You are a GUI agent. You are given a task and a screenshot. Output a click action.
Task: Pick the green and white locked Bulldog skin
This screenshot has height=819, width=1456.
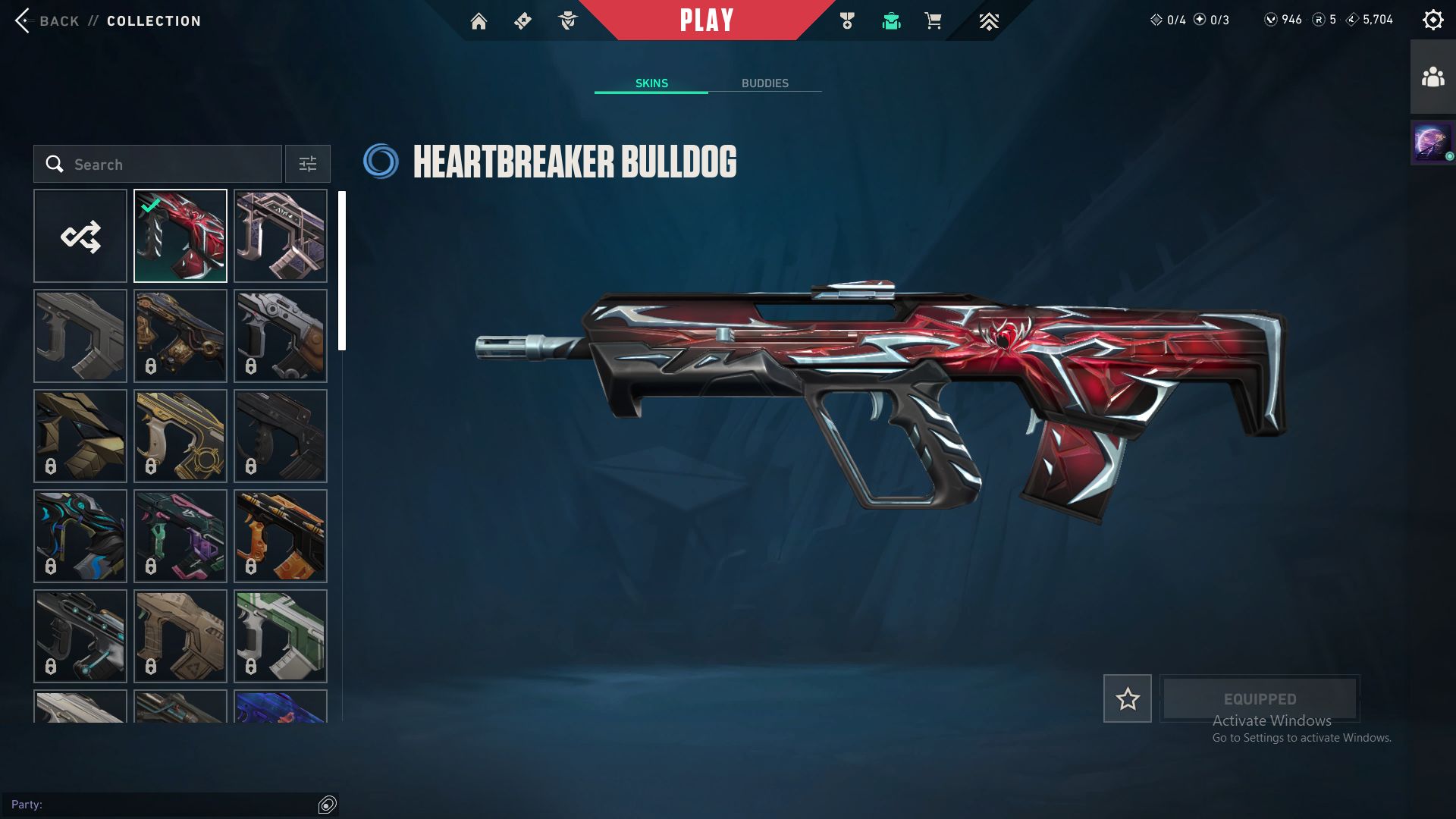click(281, 637)
